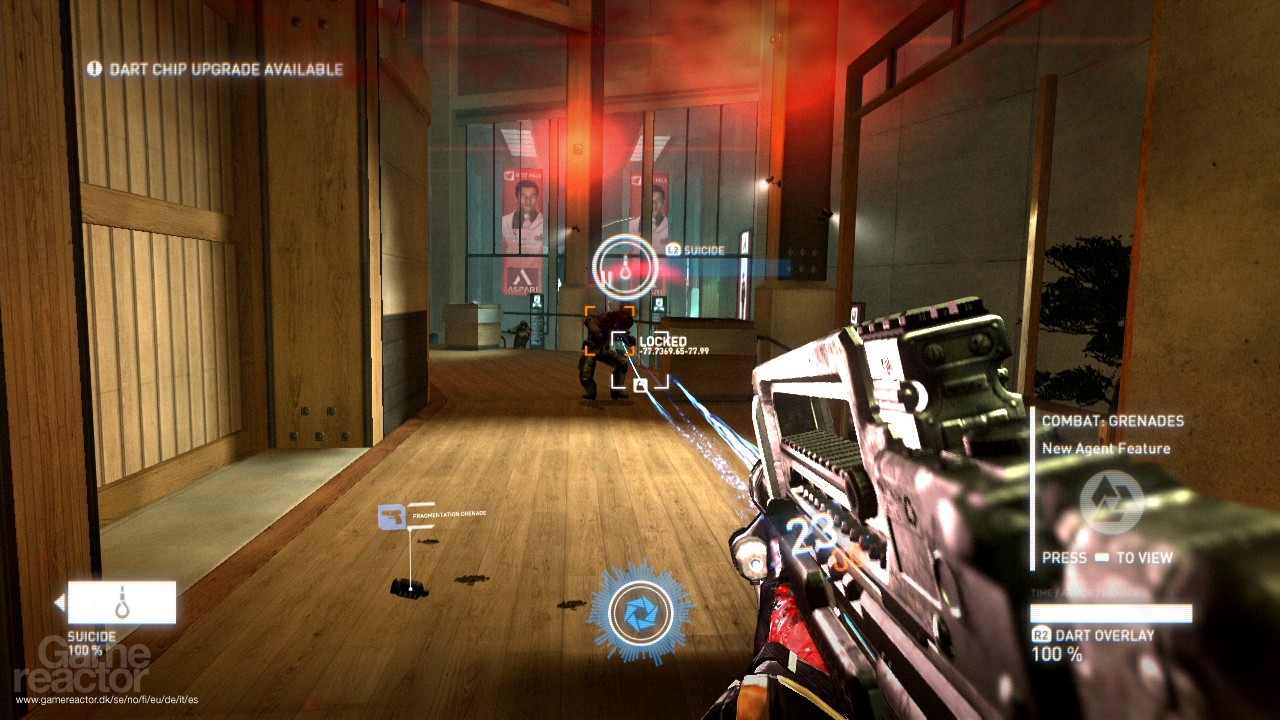Click the Suicide ability icon bottom-left
The image size is (1280, 720).
125,600
